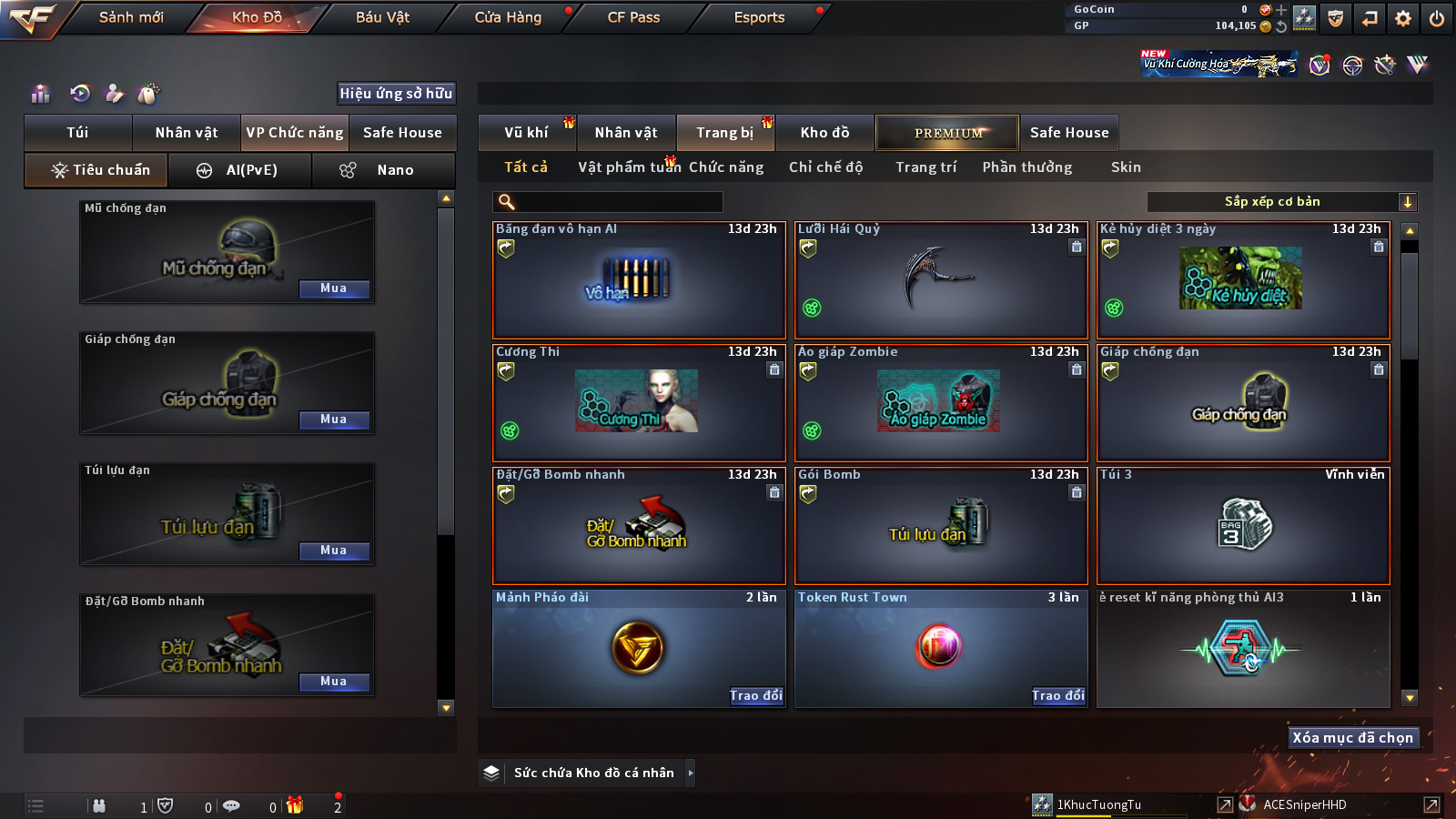The height and width of the screenshot is (819, 1456).
Task: Open the Sảnh mới lobby tab
Action: [131, 17]
